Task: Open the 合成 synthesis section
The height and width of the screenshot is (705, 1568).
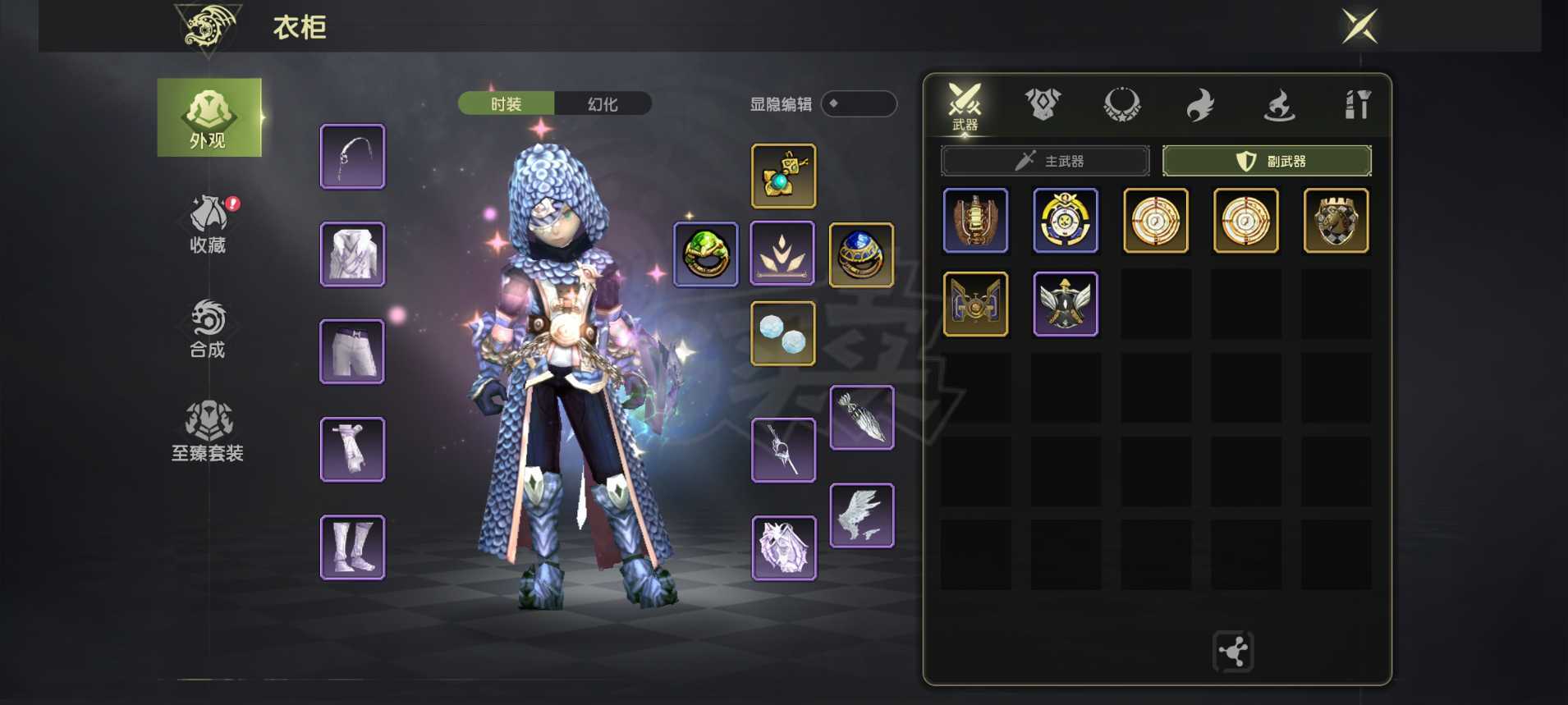Action: [x=208, y=329]
